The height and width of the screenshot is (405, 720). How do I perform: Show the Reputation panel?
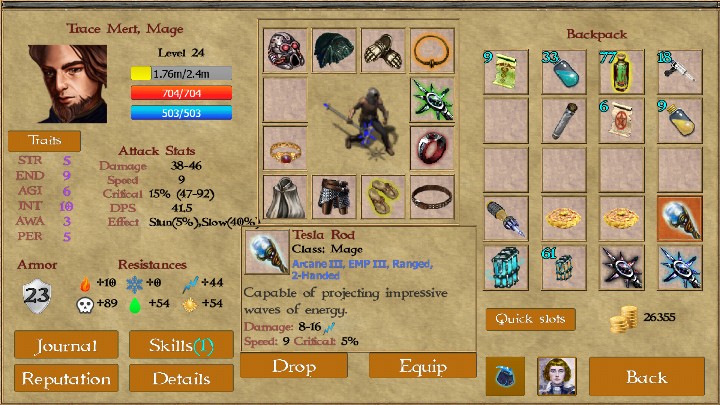[66, 379]
